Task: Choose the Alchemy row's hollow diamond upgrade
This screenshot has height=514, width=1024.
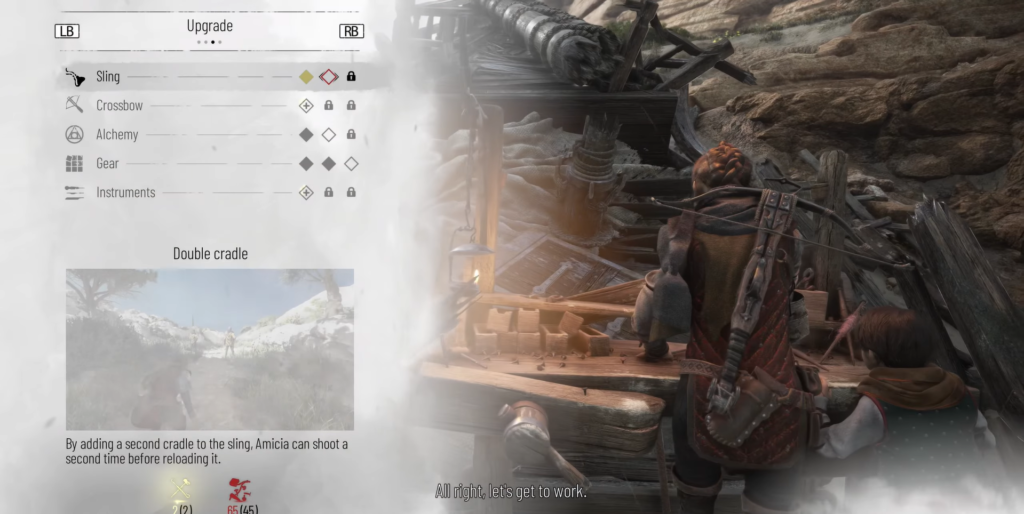Action: [x=328, y=134]
